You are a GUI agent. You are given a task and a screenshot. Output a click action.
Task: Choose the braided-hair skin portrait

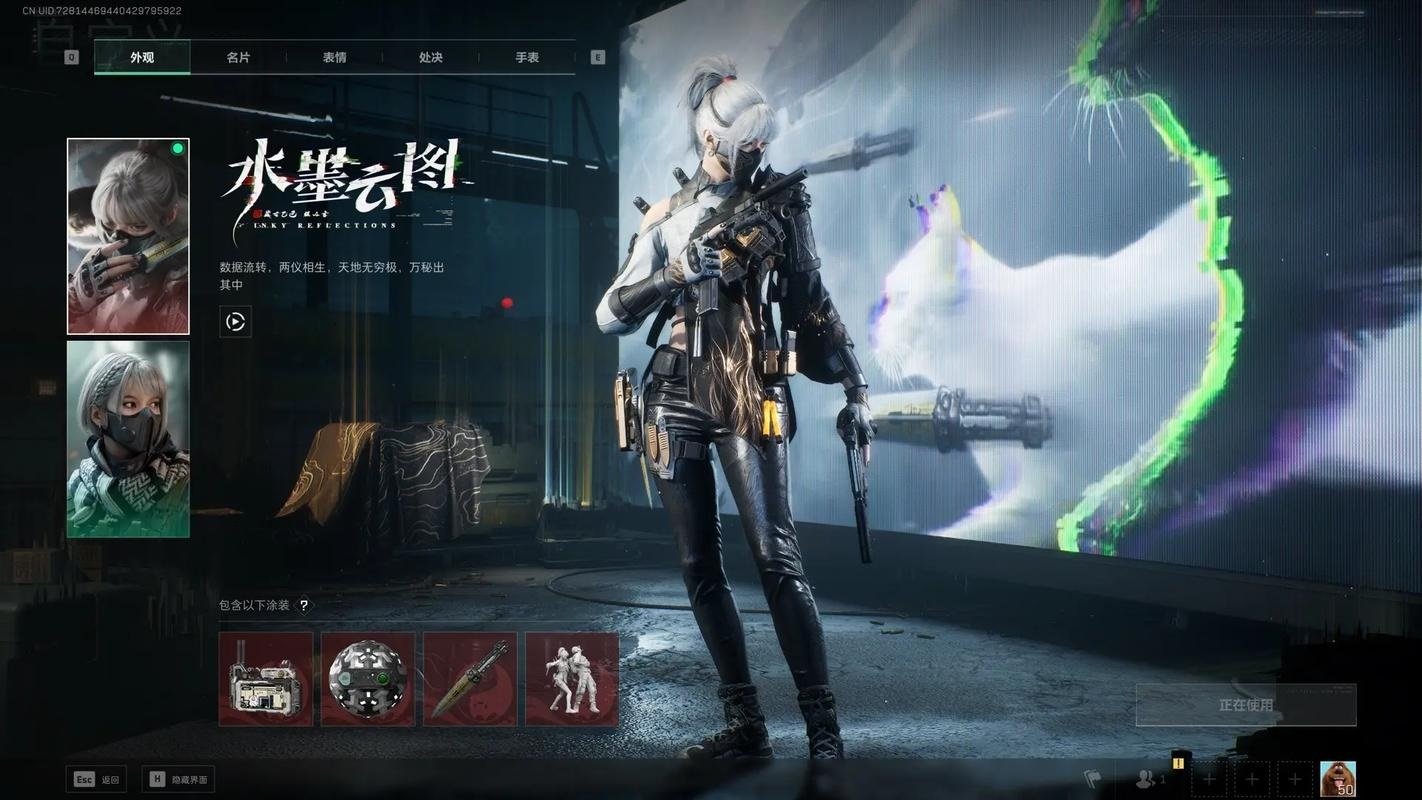point(128,439)
